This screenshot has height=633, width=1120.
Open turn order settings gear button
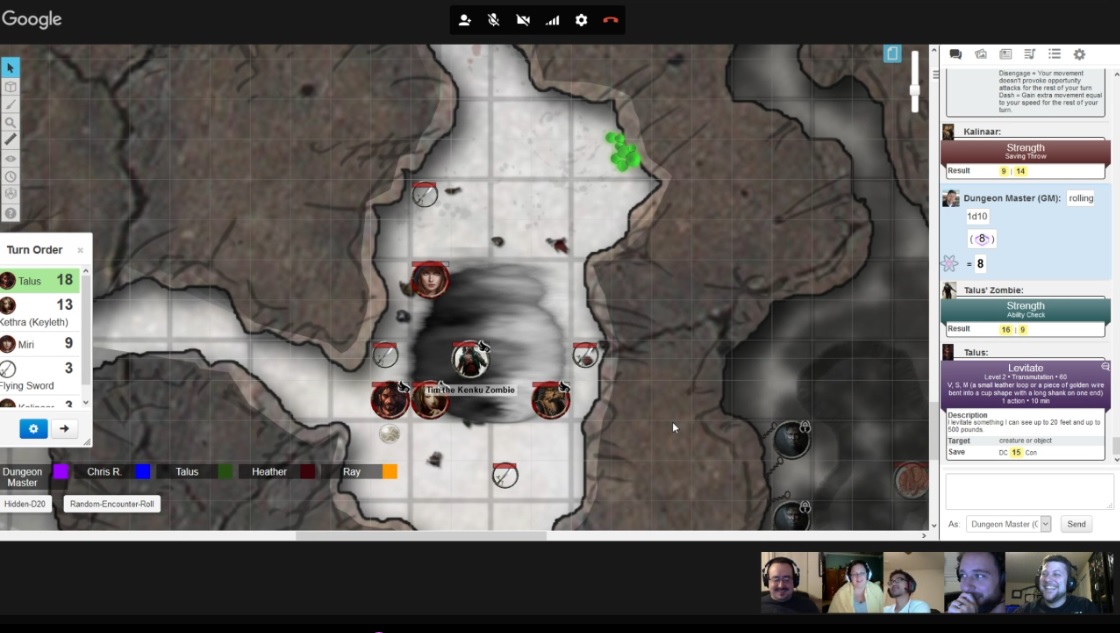click(x=33, y=429)
